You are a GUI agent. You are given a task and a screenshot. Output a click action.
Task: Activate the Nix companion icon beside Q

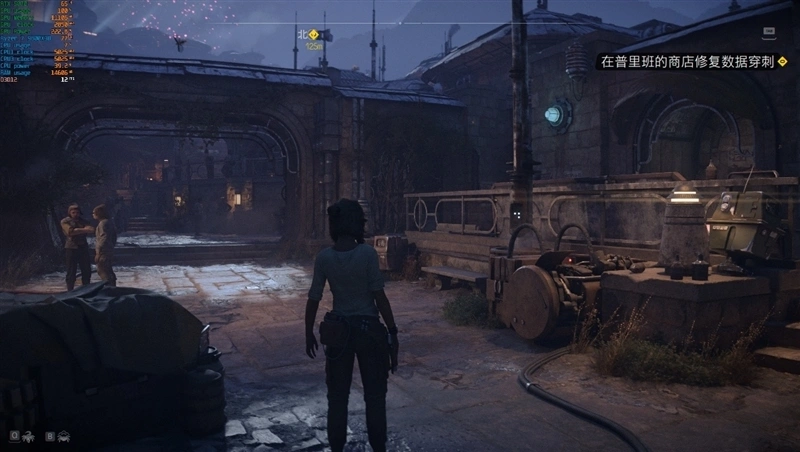(x=28, y=436)
